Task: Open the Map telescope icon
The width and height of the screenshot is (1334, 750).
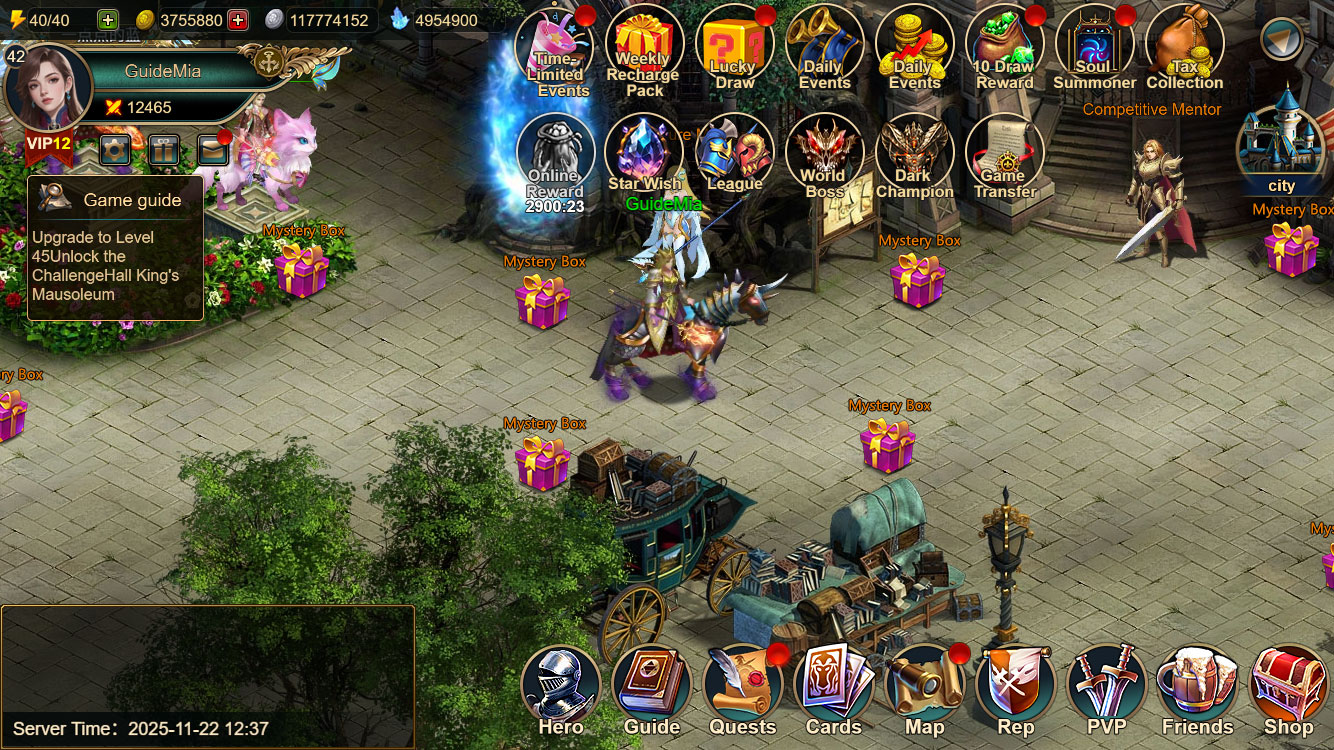Action: point(924,687)
